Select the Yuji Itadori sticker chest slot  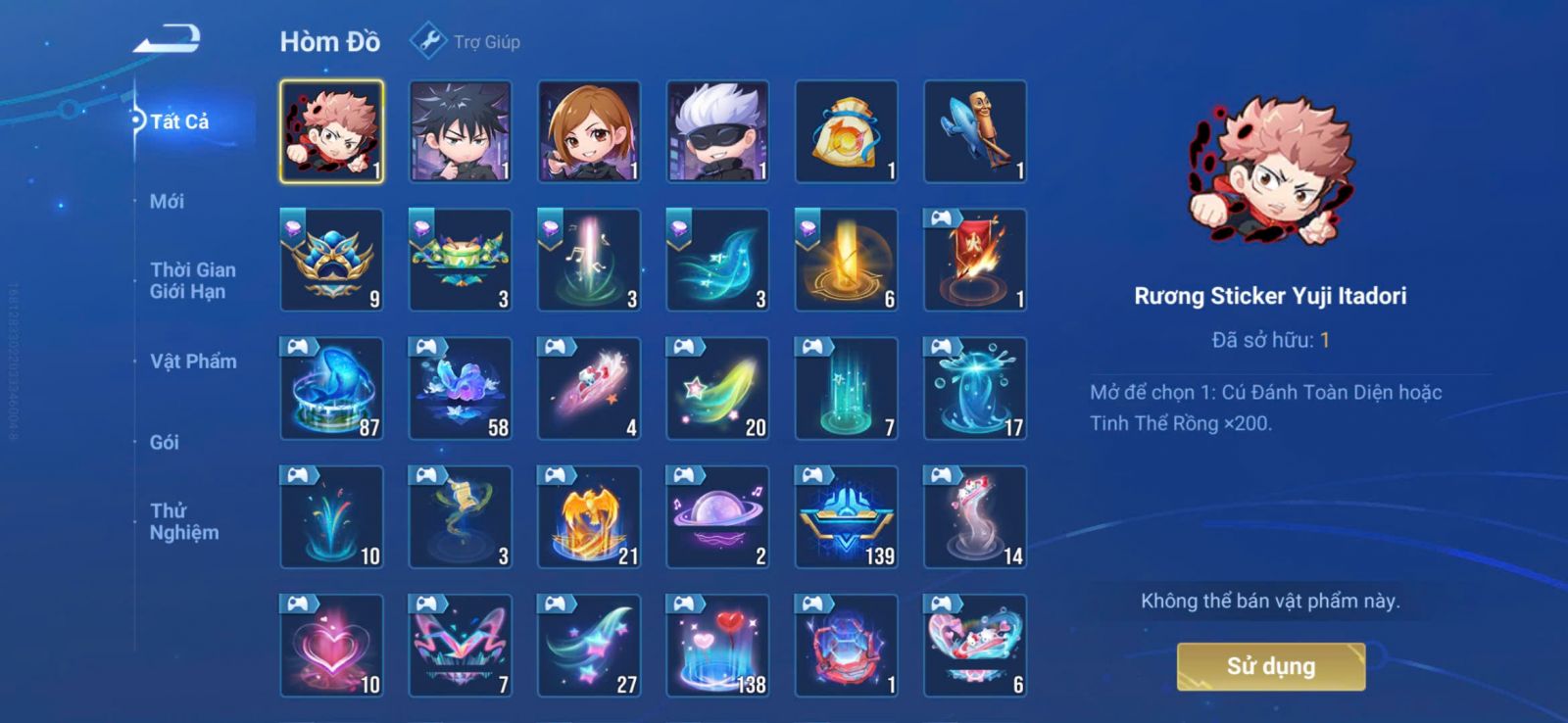point(331,132)
